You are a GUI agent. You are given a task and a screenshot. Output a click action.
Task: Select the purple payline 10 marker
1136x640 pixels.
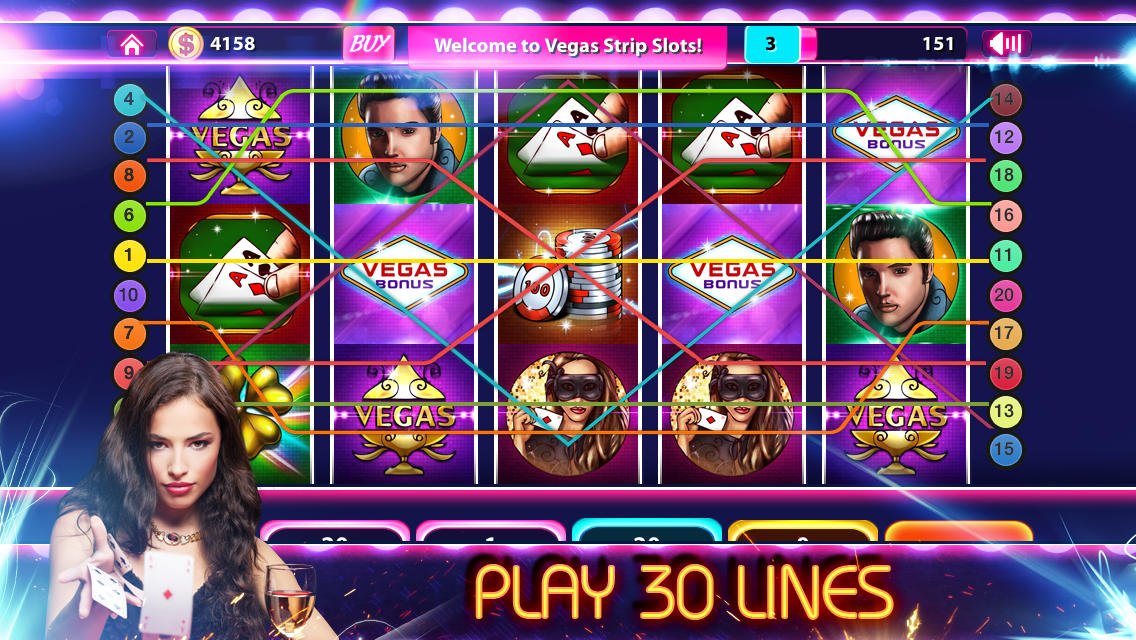pyautogui.click(x=130, y=296)
